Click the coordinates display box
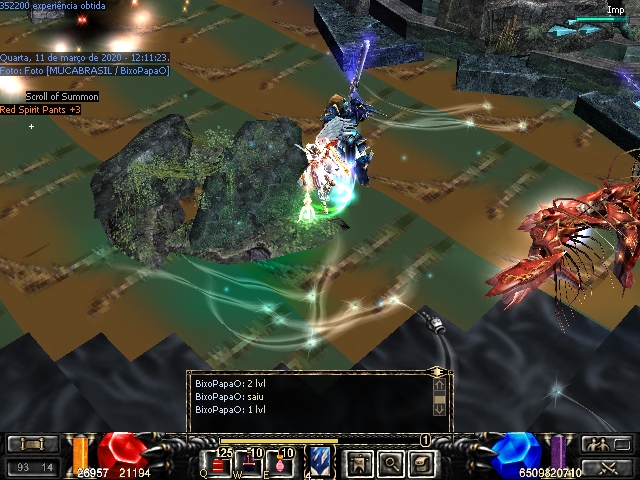Image resolution: width=640 pixels, height=480 pixels. point(31,466)
